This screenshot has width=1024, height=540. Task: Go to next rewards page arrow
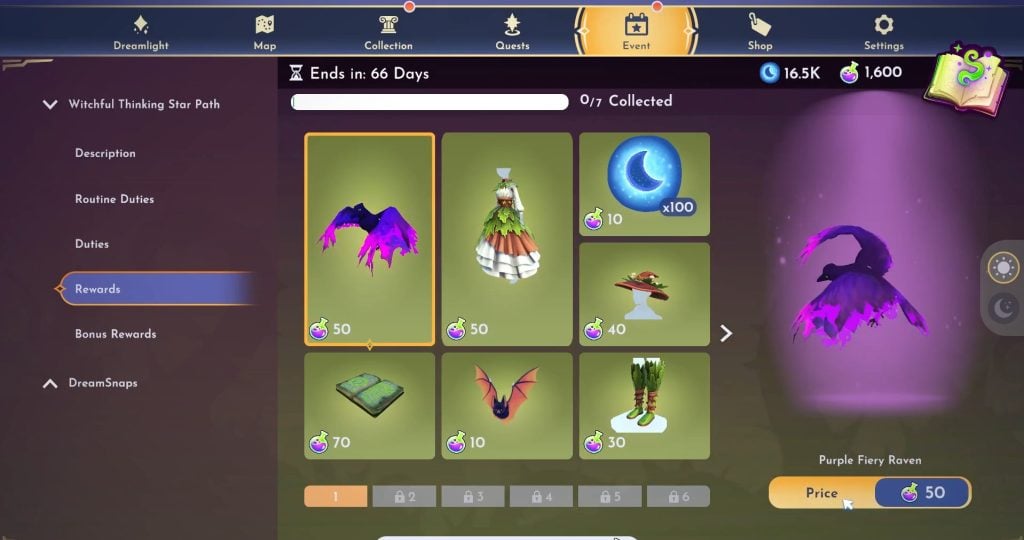pyautogui.click(x=727, y=333)
